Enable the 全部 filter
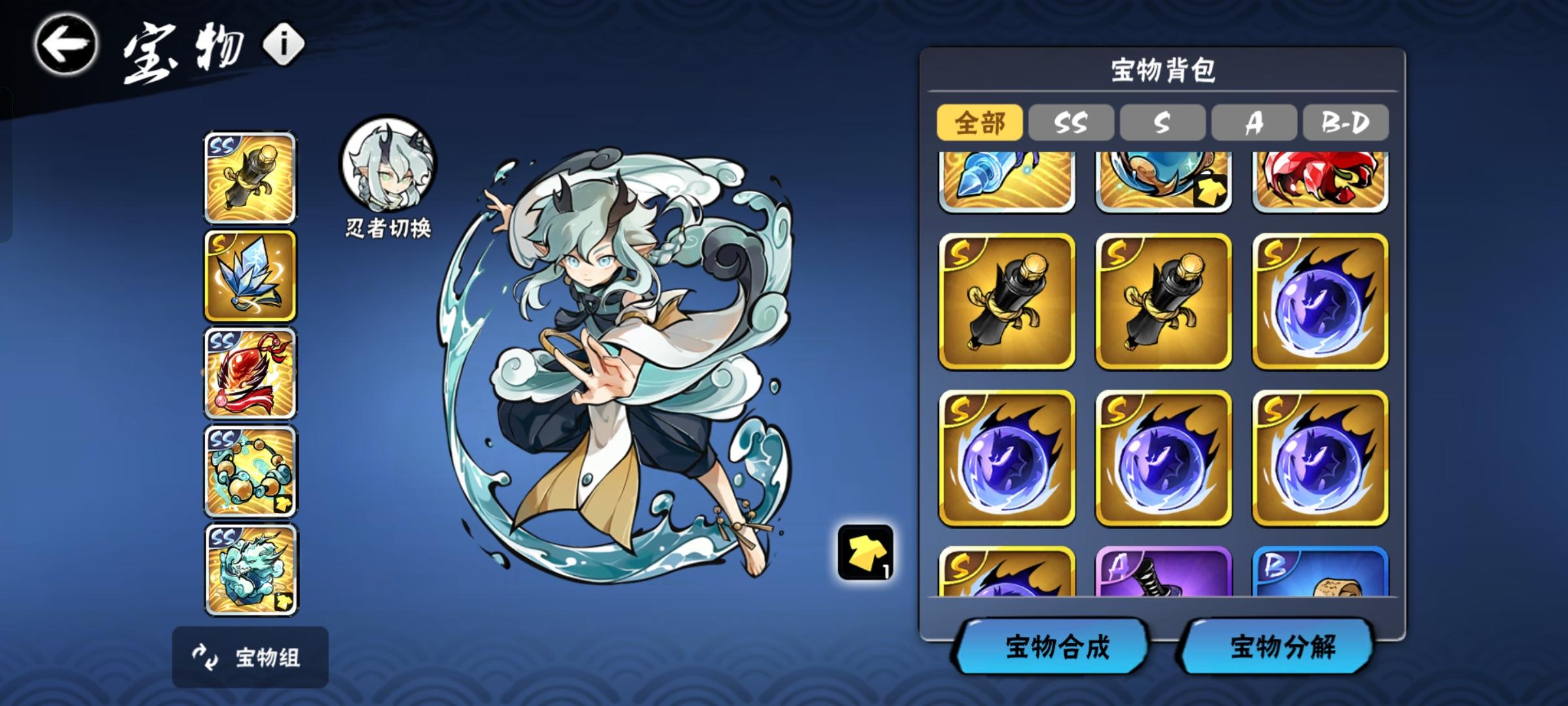The image size is (1568, 706). (979, 122)
